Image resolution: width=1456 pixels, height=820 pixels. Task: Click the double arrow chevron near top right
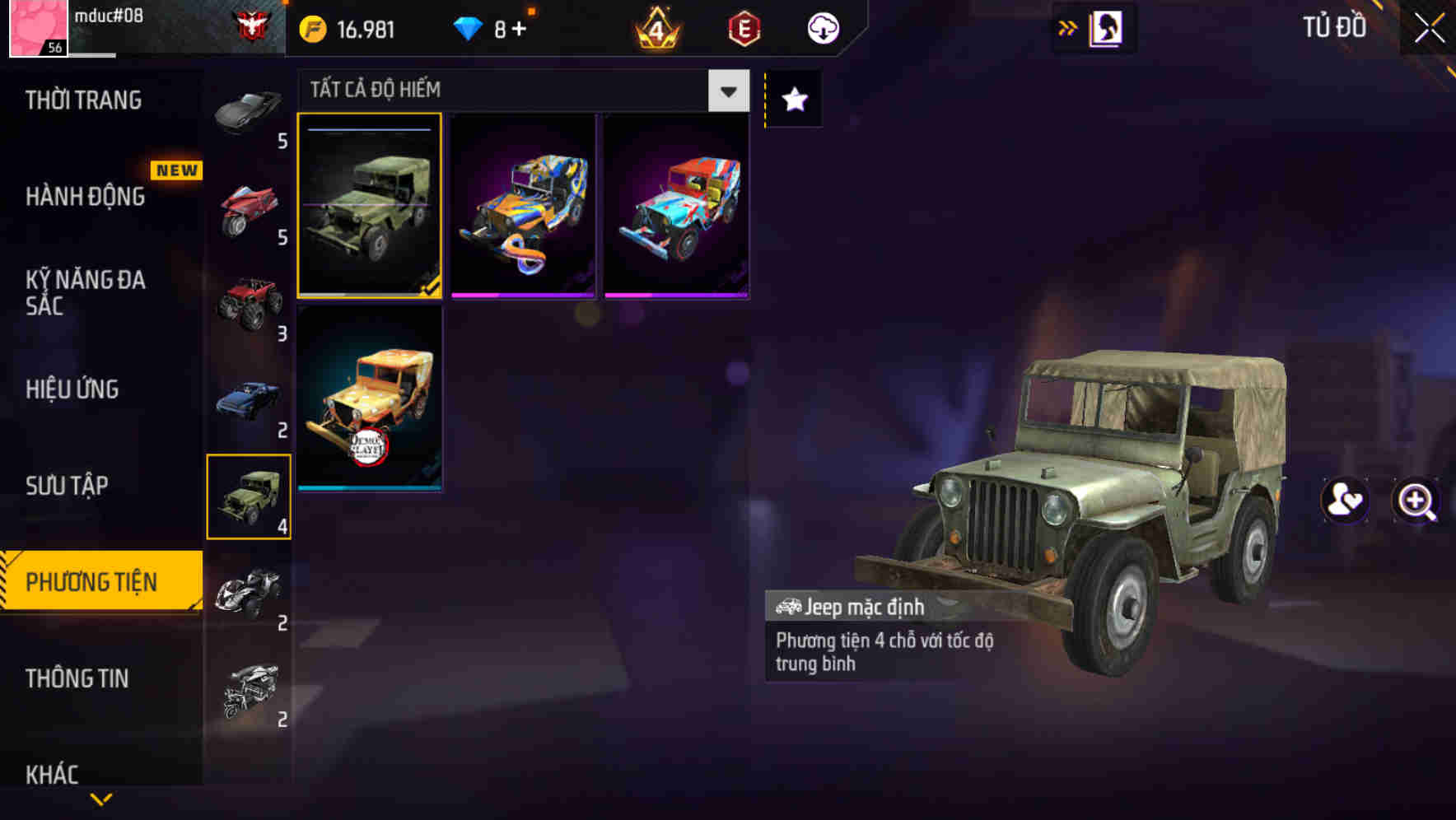click(1068, 26)
